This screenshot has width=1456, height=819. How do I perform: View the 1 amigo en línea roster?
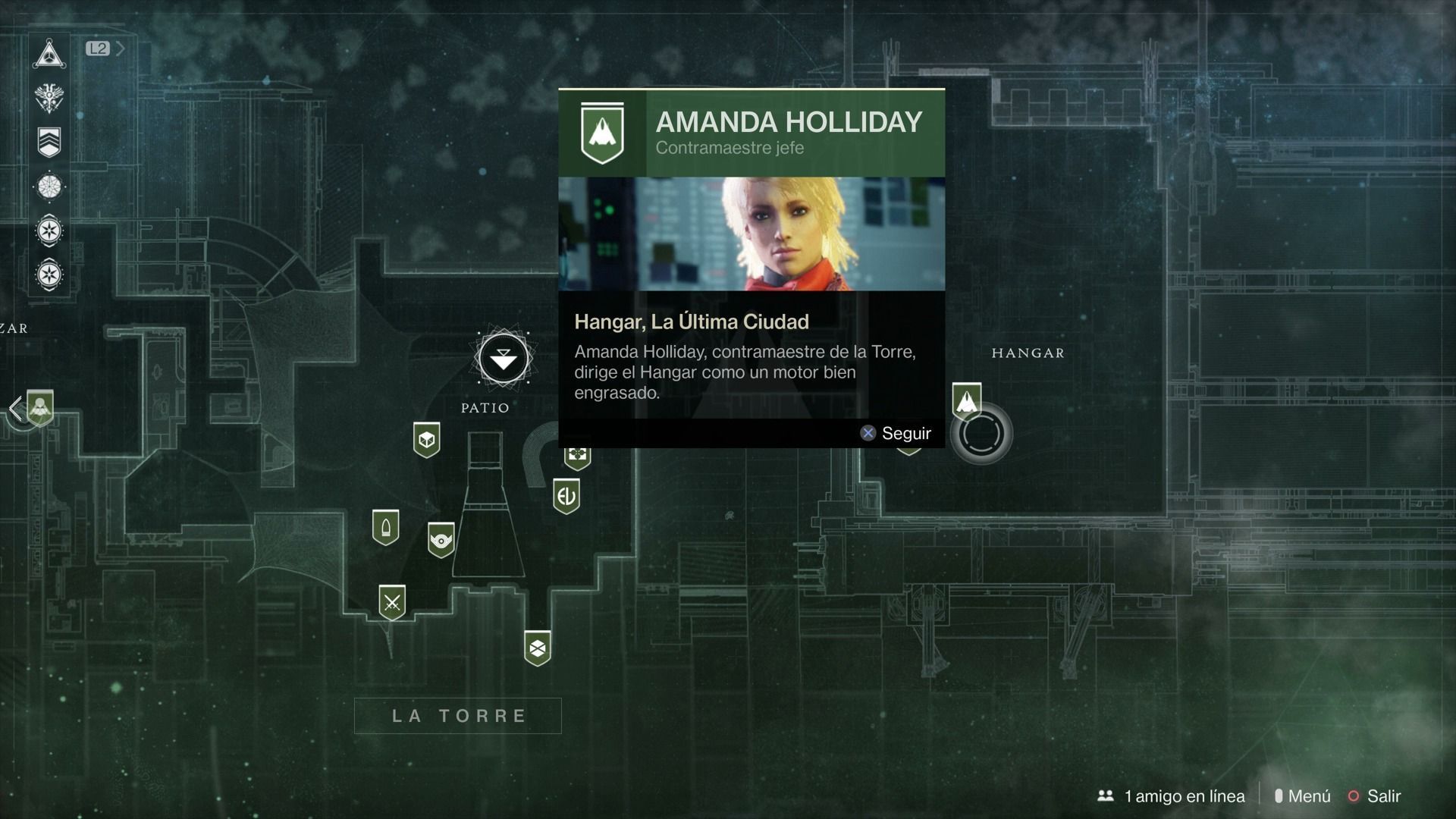tap(1171, 796)
